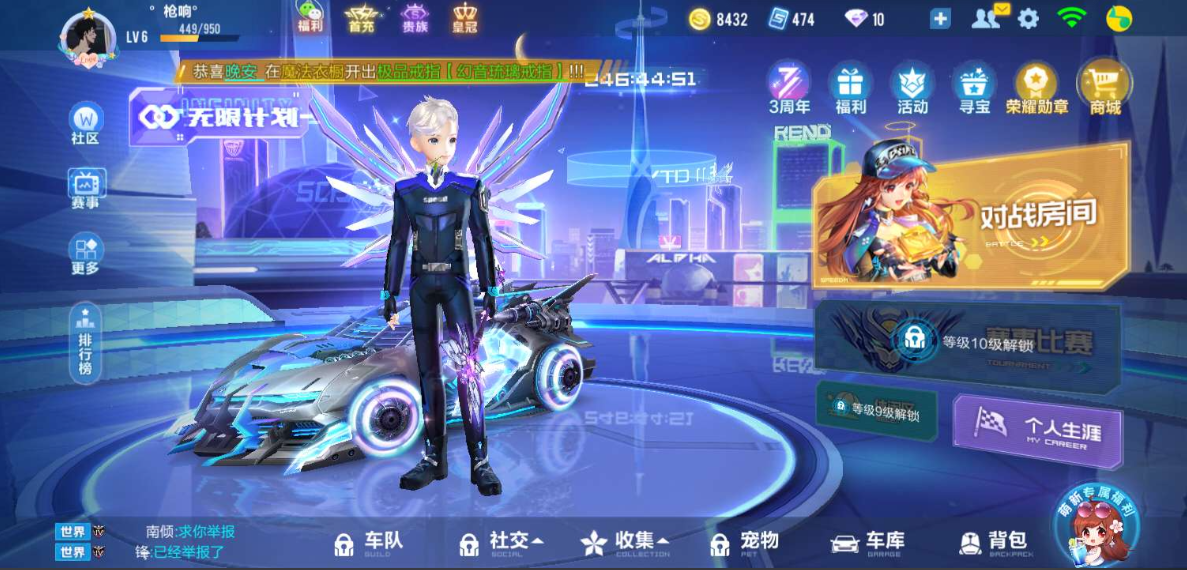Tap the plus button to add currency

[x=940, y=18]
